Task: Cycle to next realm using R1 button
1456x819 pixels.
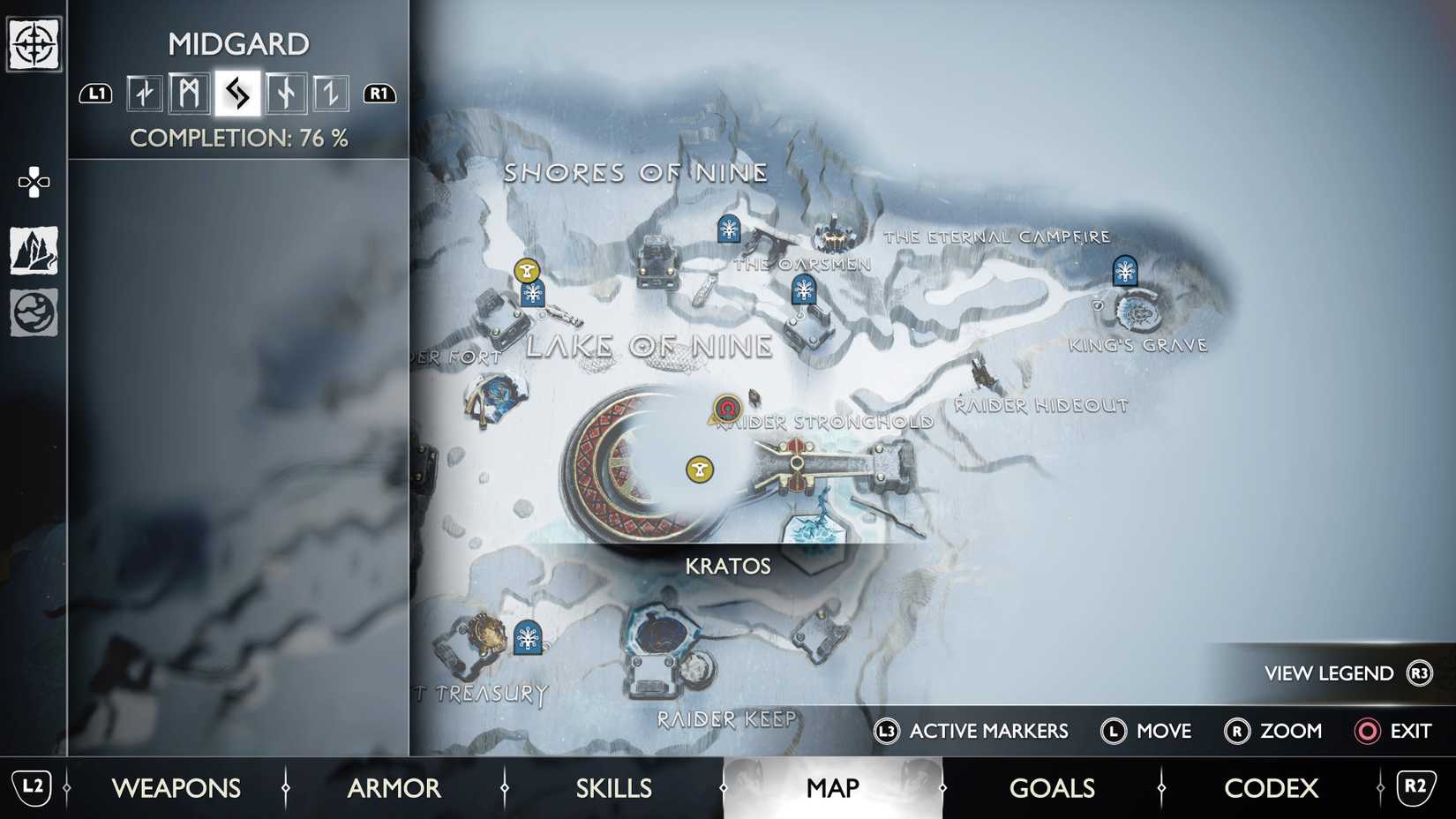Action: click(x=379, y=93)
